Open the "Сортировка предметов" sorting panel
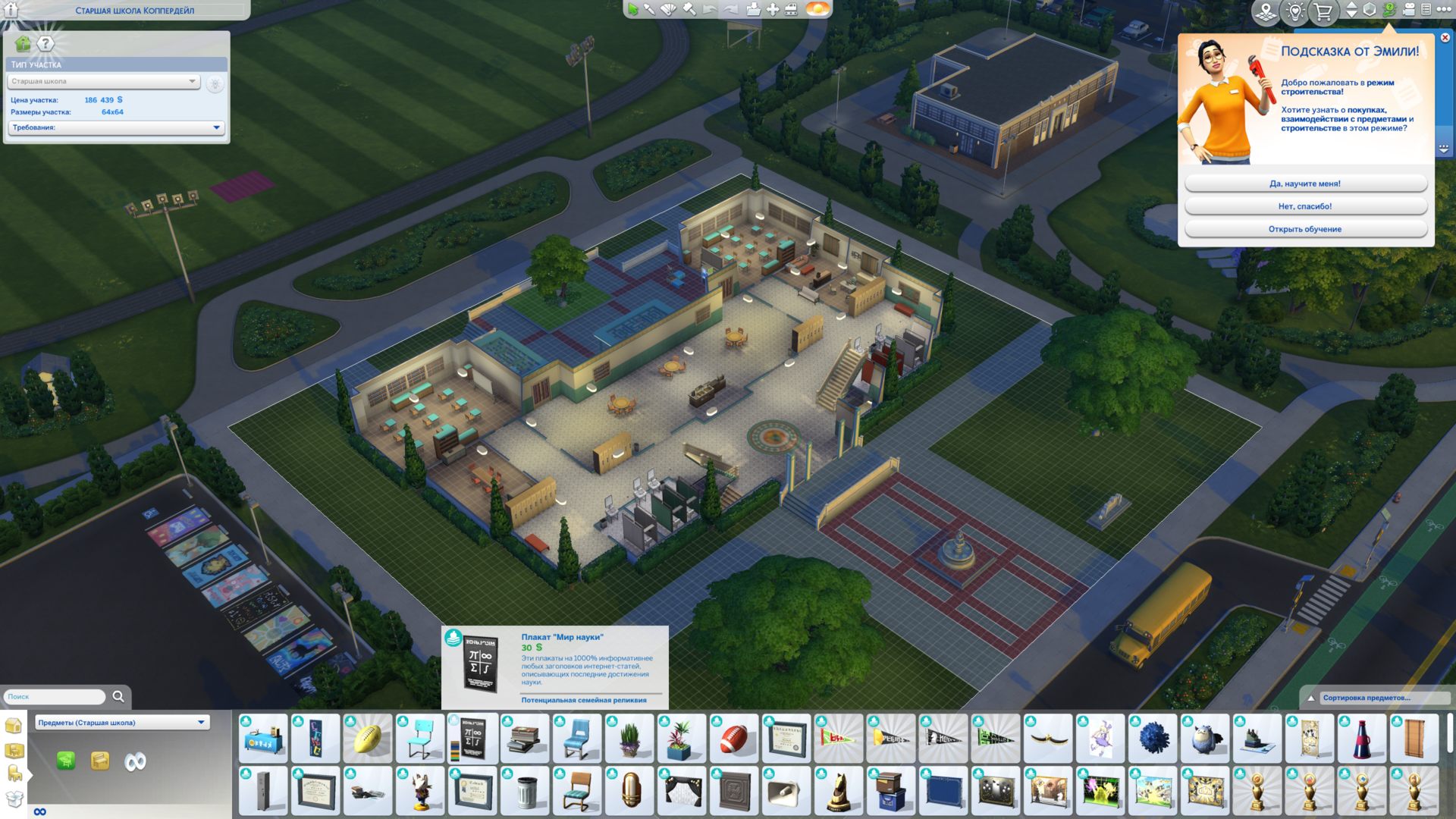The height and width of the screenshot is (819, 1456). tap(1366, 698)
